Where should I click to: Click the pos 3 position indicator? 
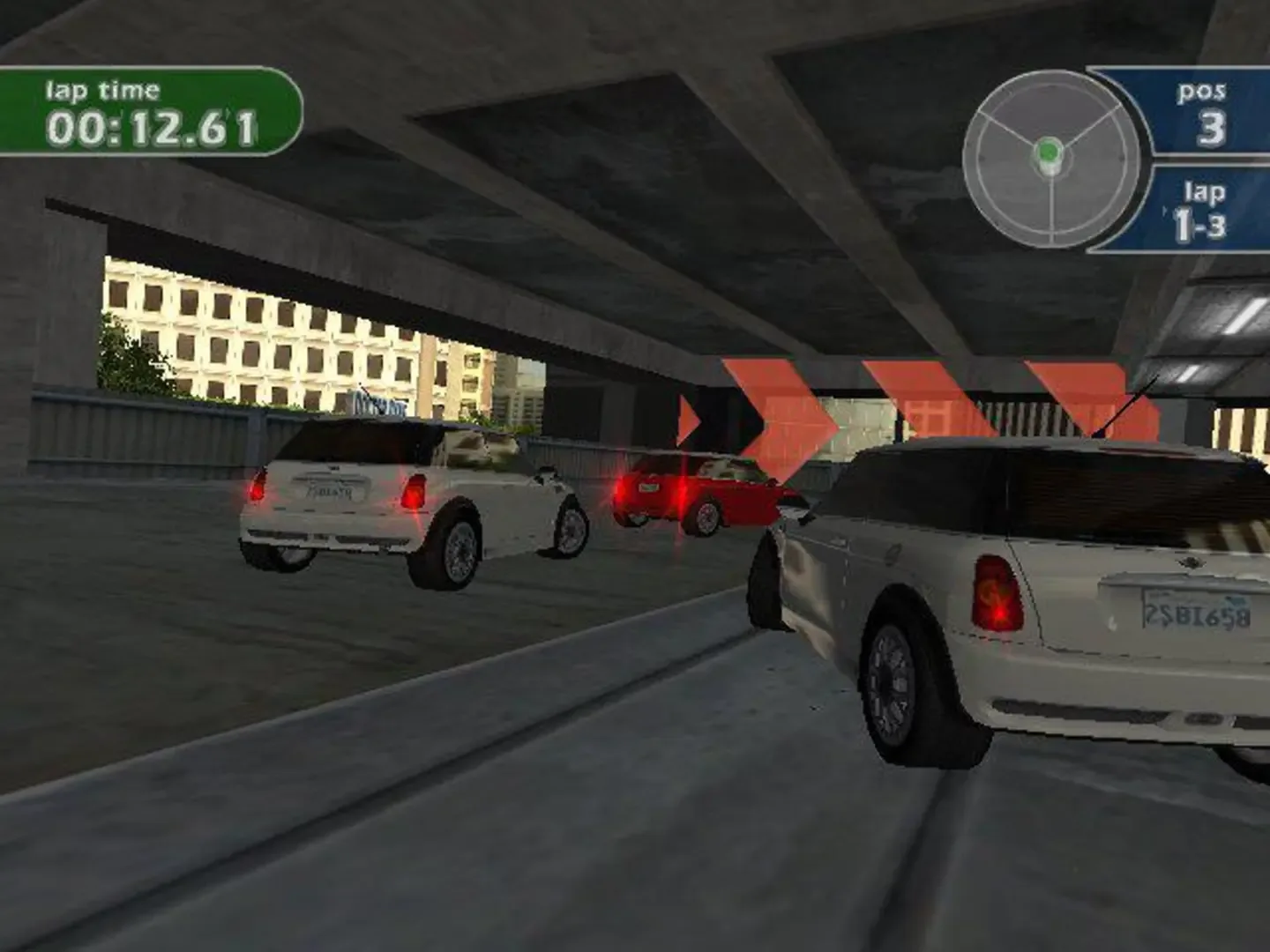point(1204,110)
